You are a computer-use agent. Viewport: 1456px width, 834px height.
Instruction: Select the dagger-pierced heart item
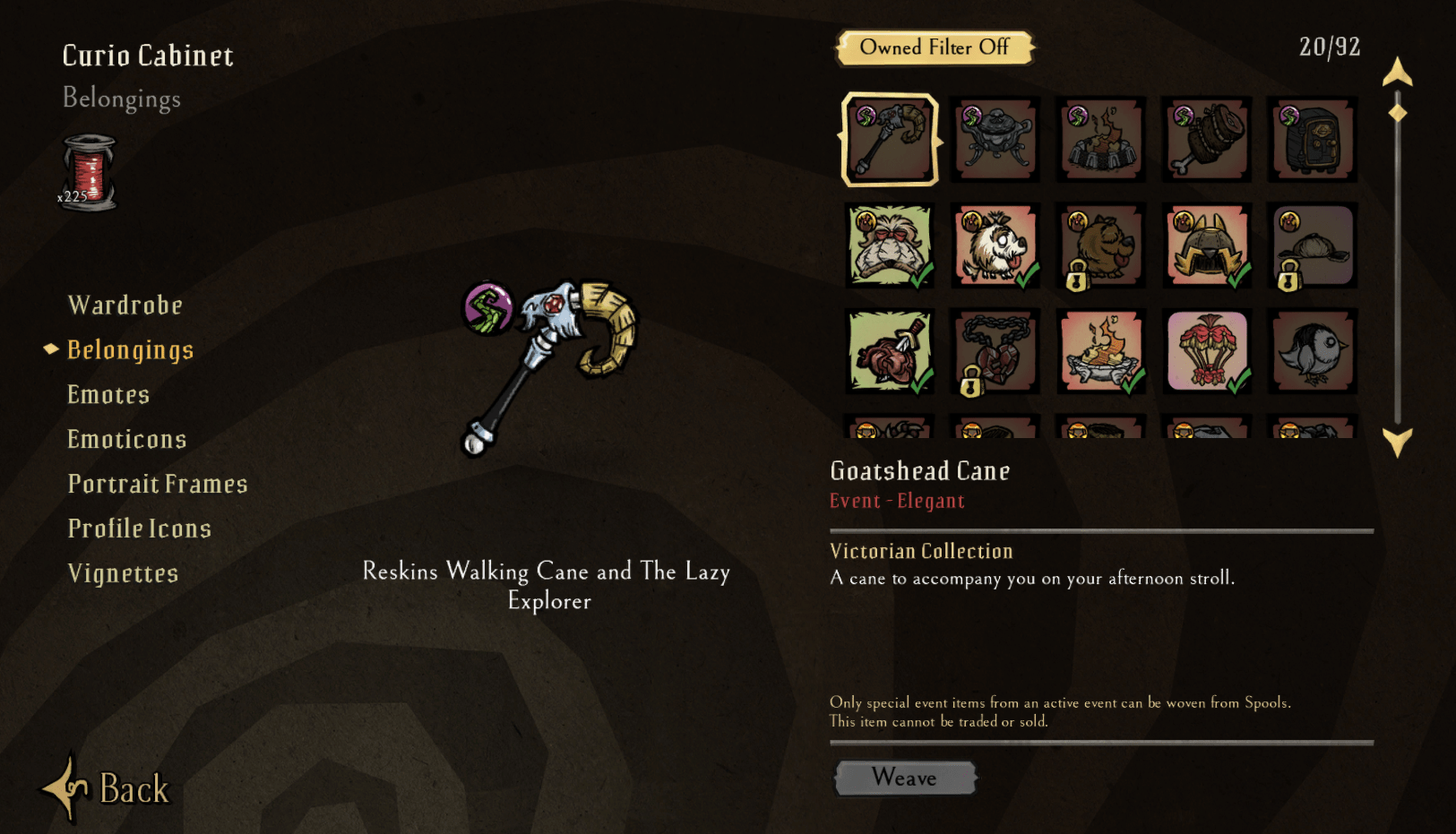coord(889,351)
